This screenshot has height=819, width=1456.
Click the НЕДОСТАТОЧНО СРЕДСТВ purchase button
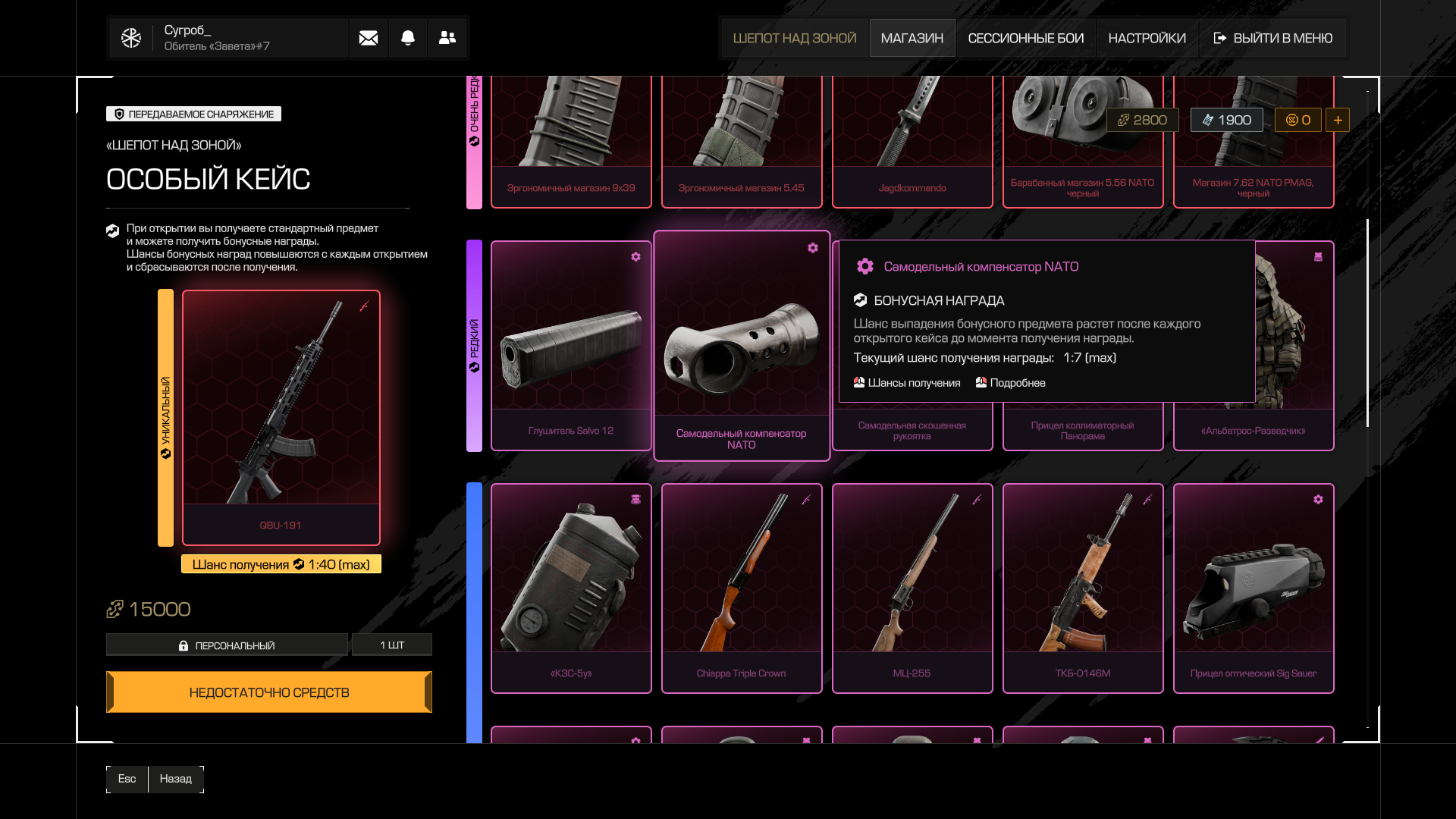coord(269,692)
